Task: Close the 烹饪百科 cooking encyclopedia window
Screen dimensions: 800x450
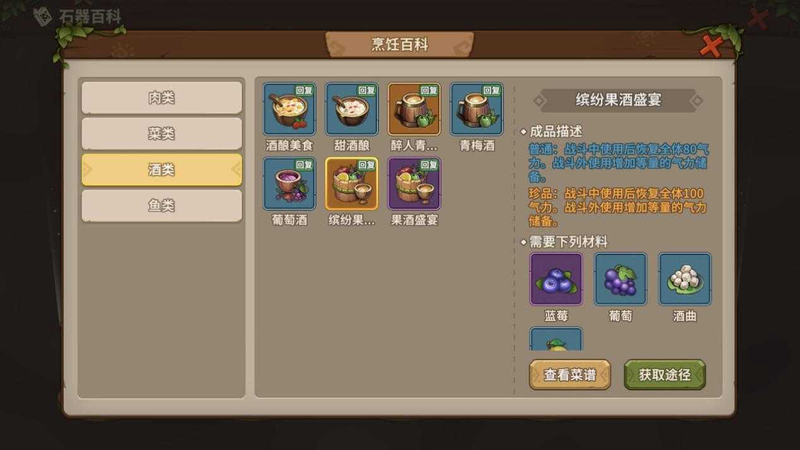Action: click(x=712, y=45)
